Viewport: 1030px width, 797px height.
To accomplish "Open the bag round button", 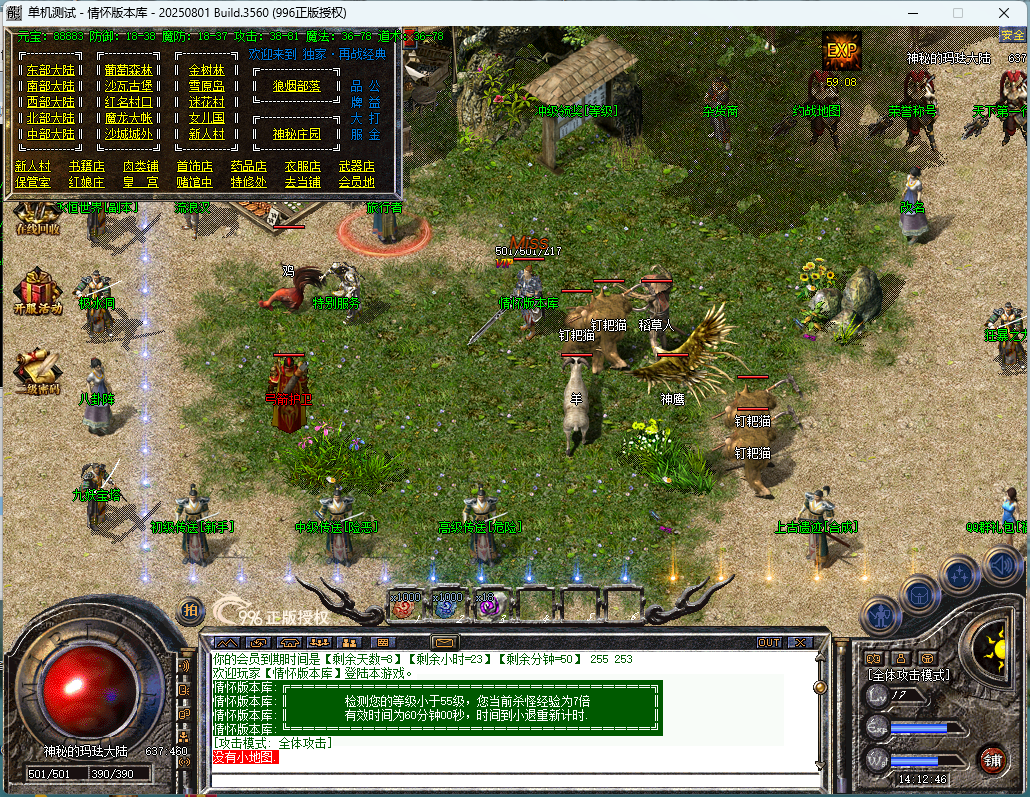I will click(921, 595).
